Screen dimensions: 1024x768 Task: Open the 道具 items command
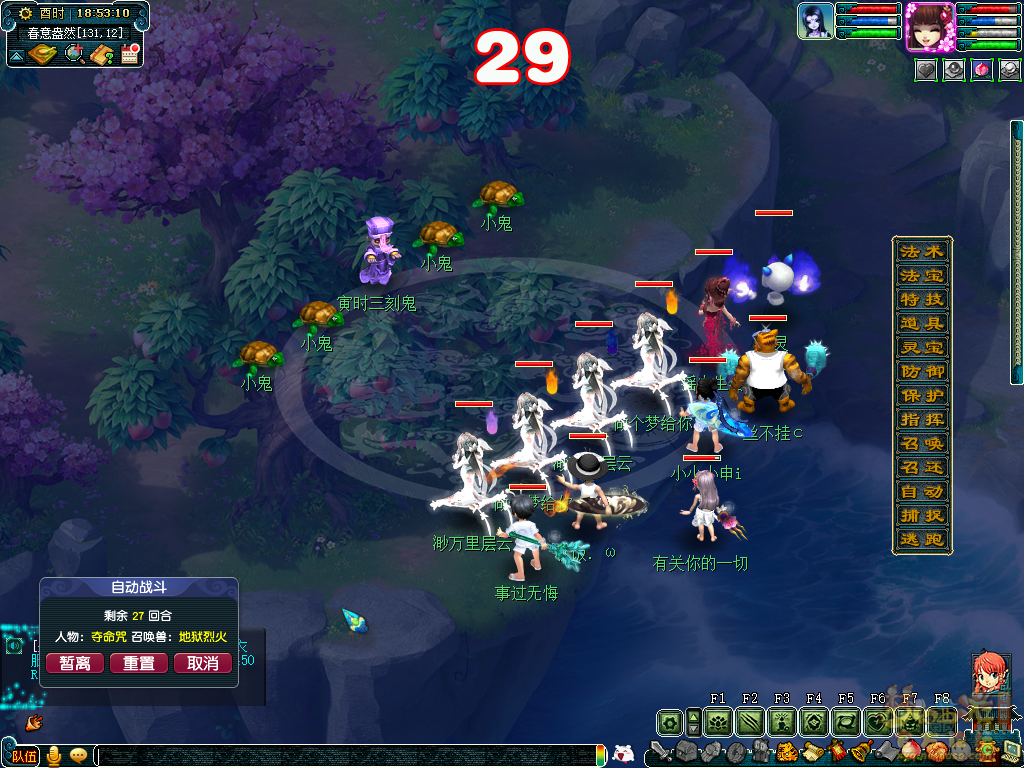(921, 323)
